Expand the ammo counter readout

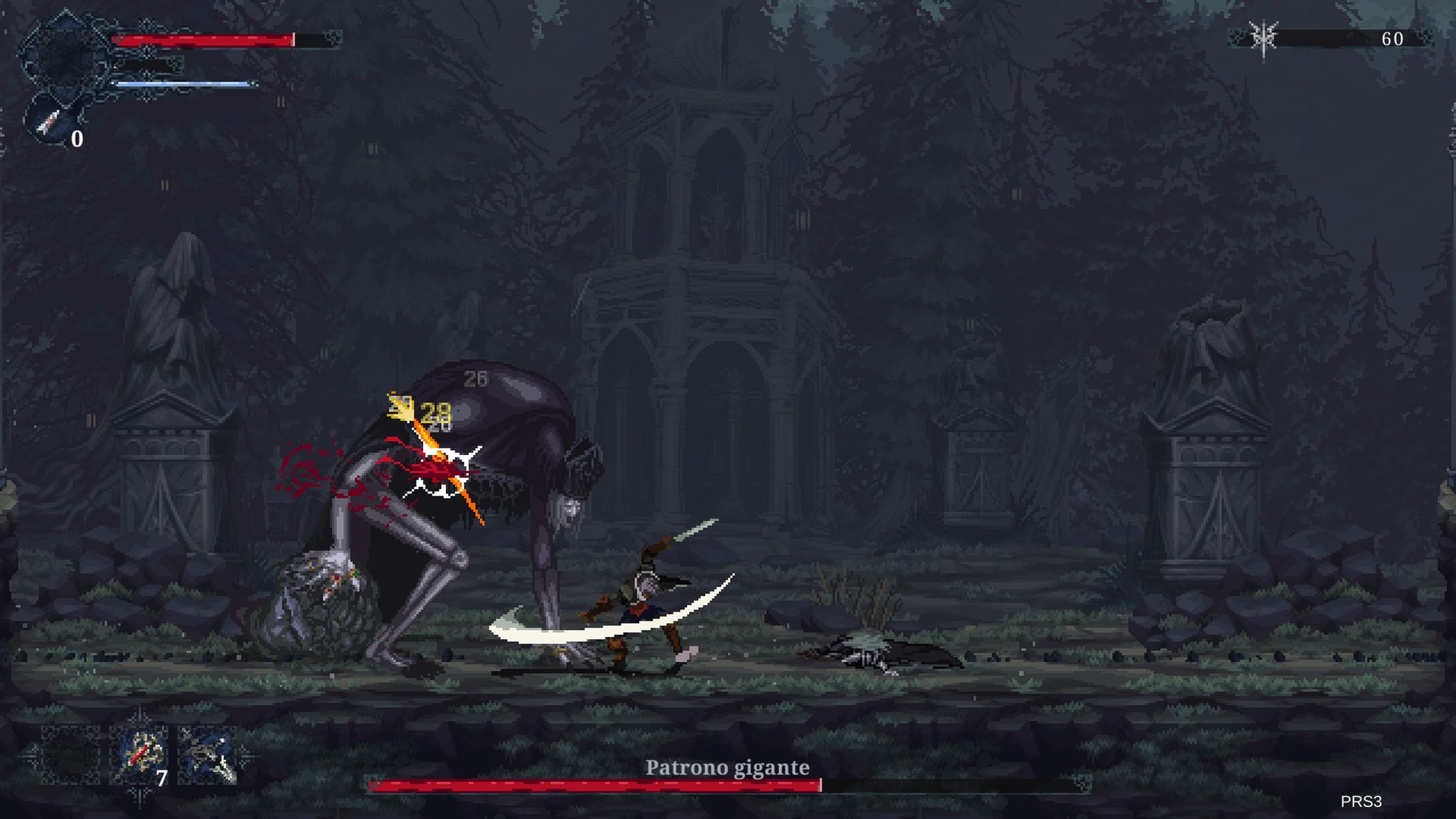click(78, 140)
